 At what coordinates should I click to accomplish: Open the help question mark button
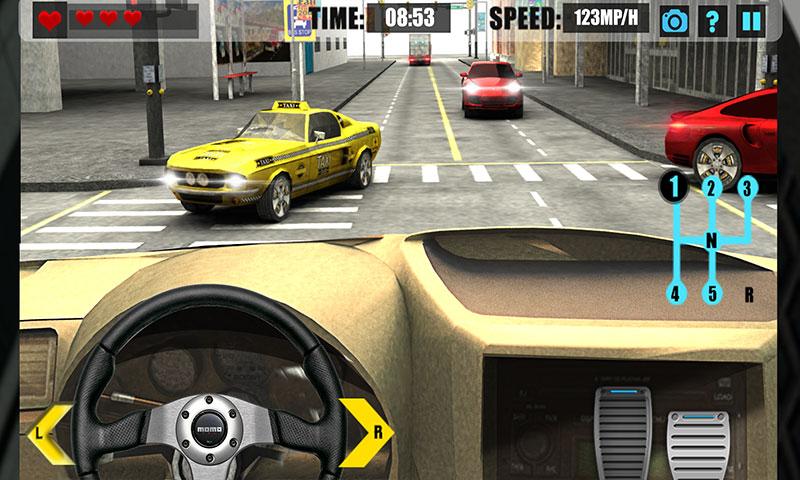click(711, 20)
